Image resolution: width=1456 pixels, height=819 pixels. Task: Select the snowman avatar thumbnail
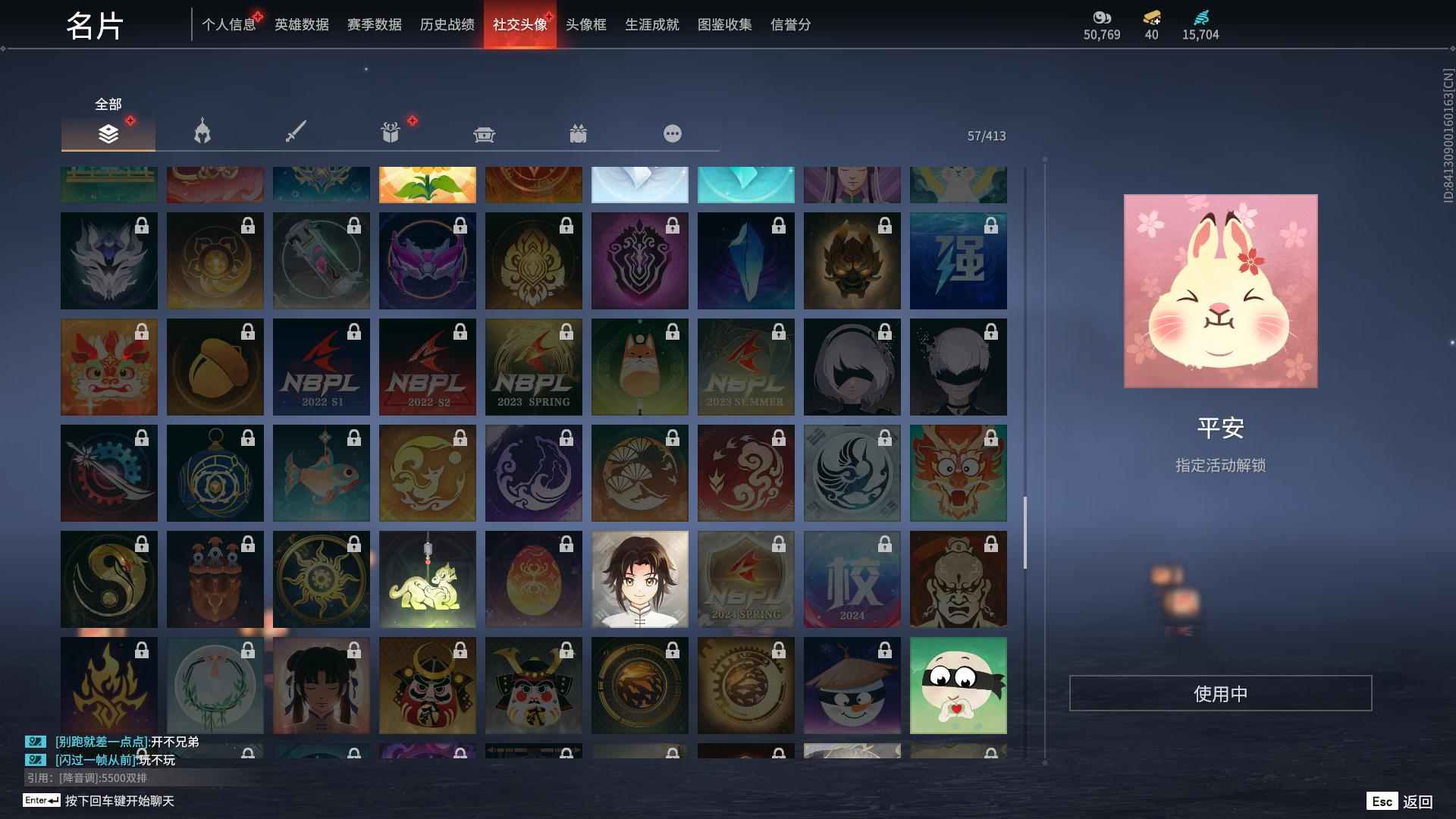point(852,685)
